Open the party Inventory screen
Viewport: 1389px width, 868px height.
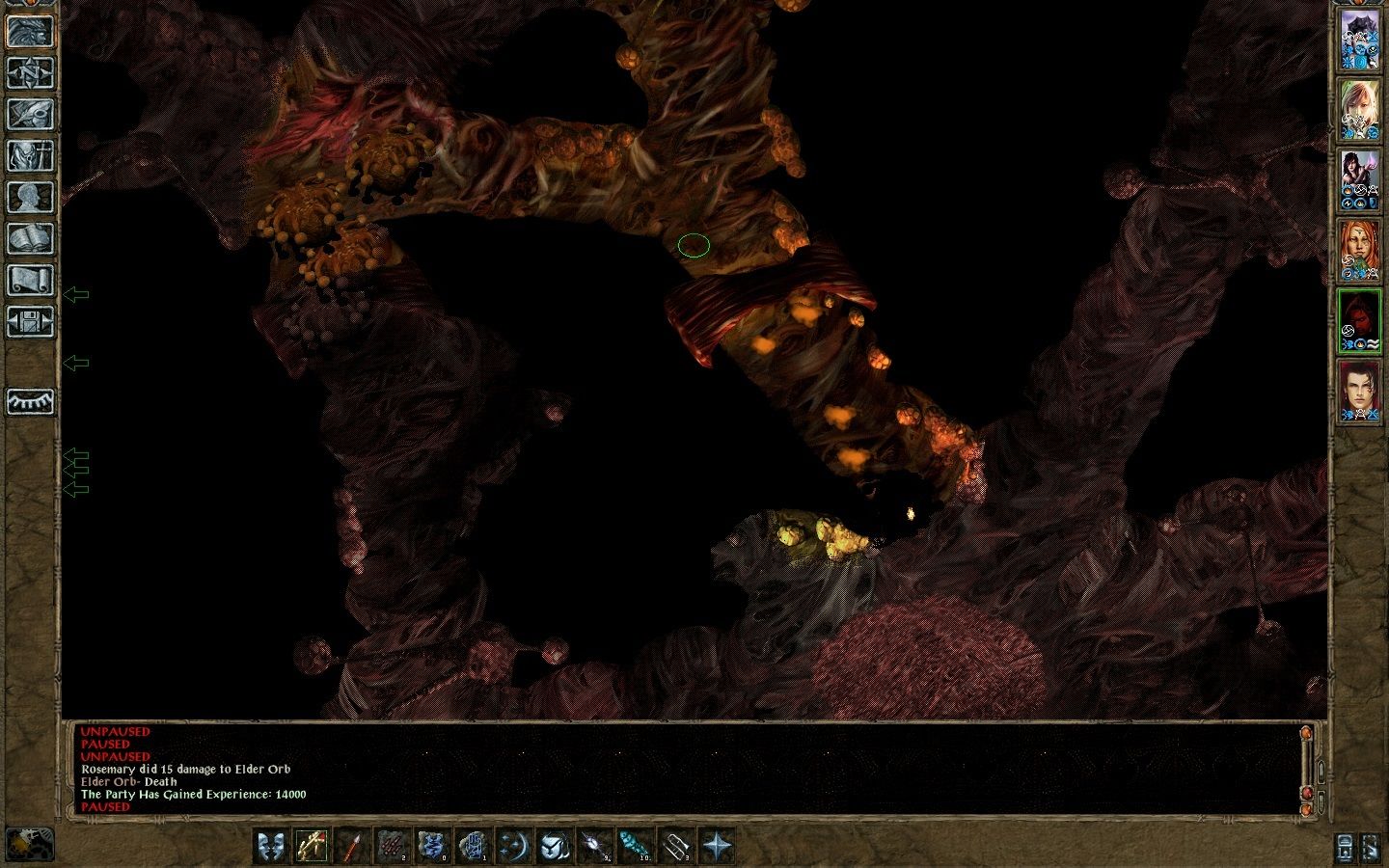29,154
